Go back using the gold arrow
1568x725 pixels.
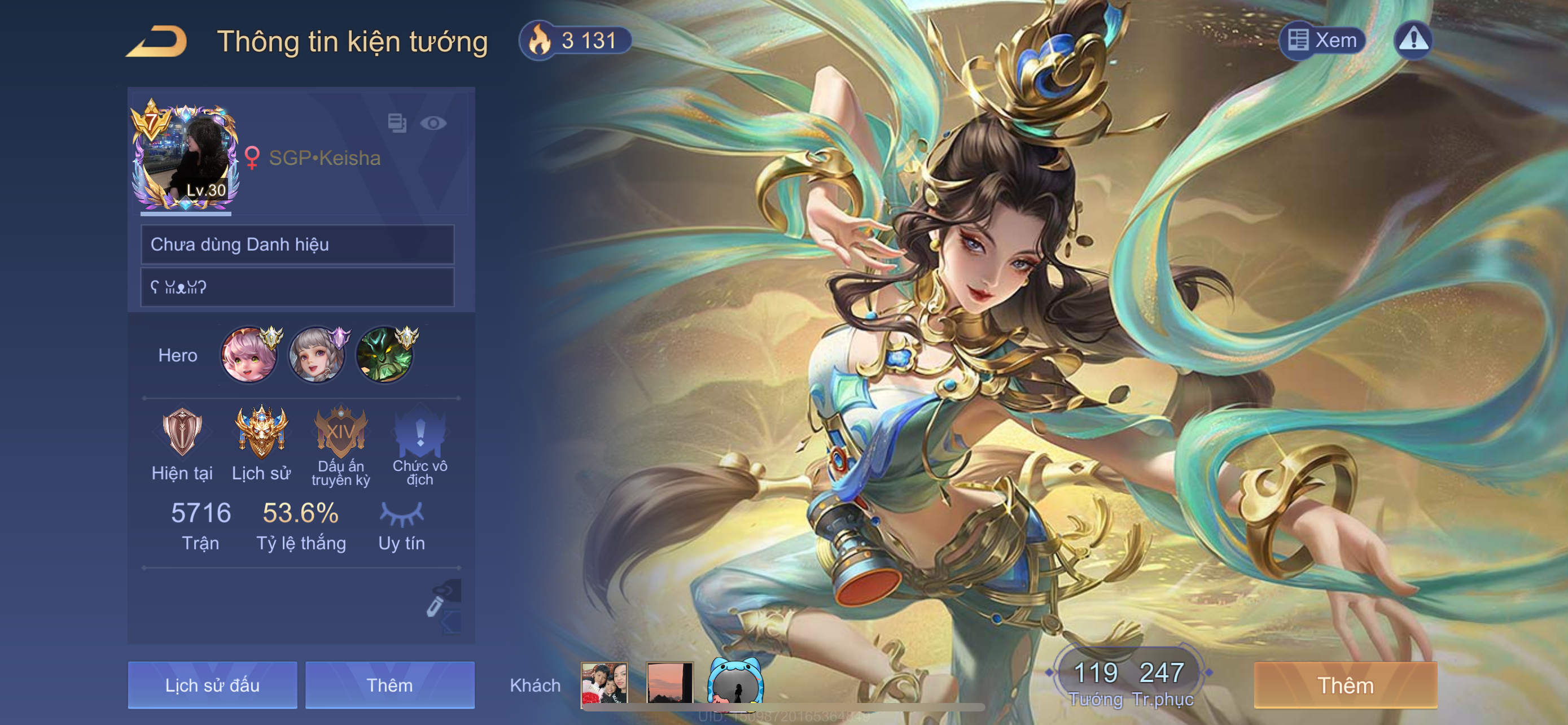click(x=157, y=42)
